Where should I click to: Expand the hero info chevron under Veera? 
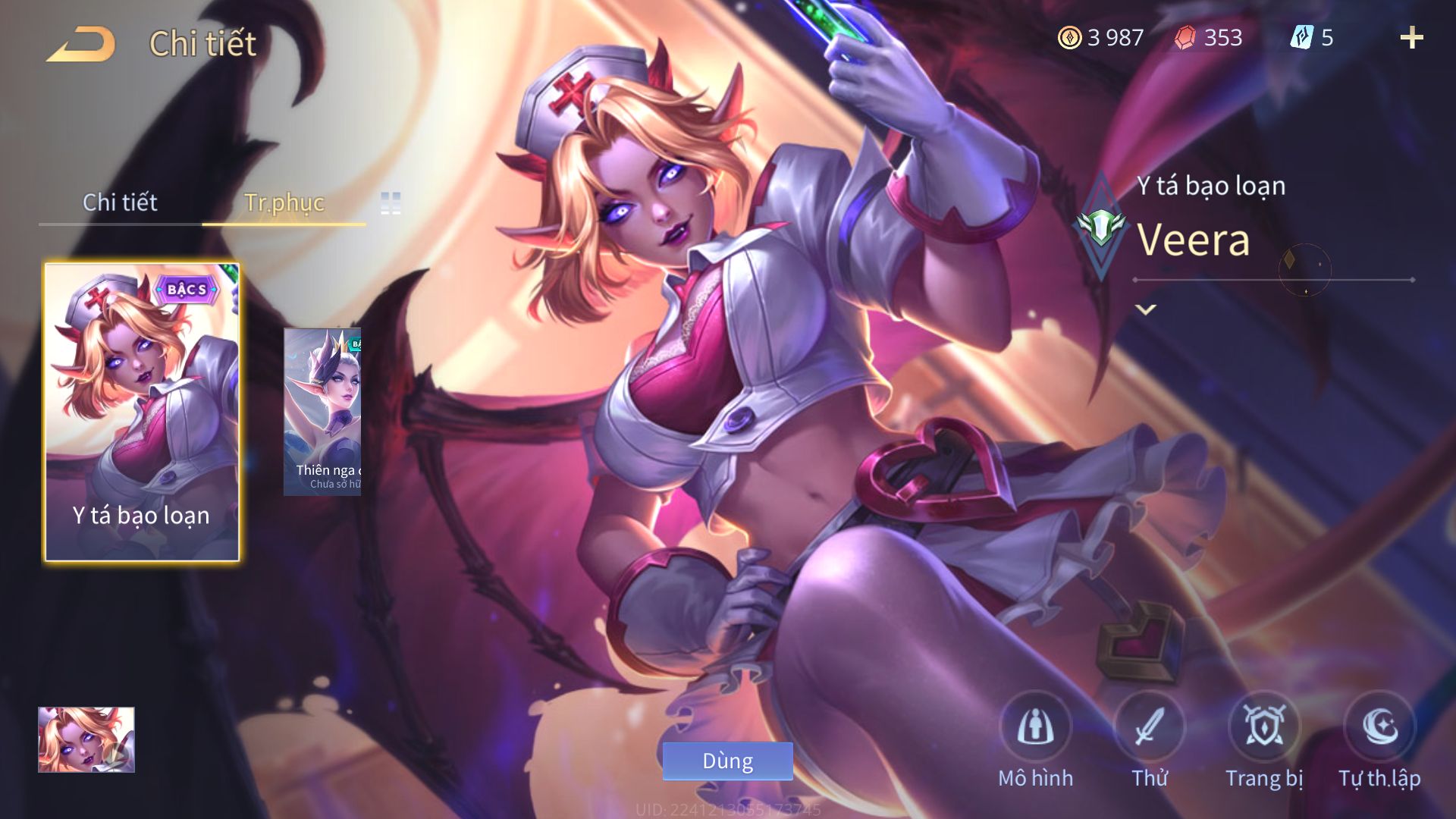pyautogui.click(x=1146, y=309)
